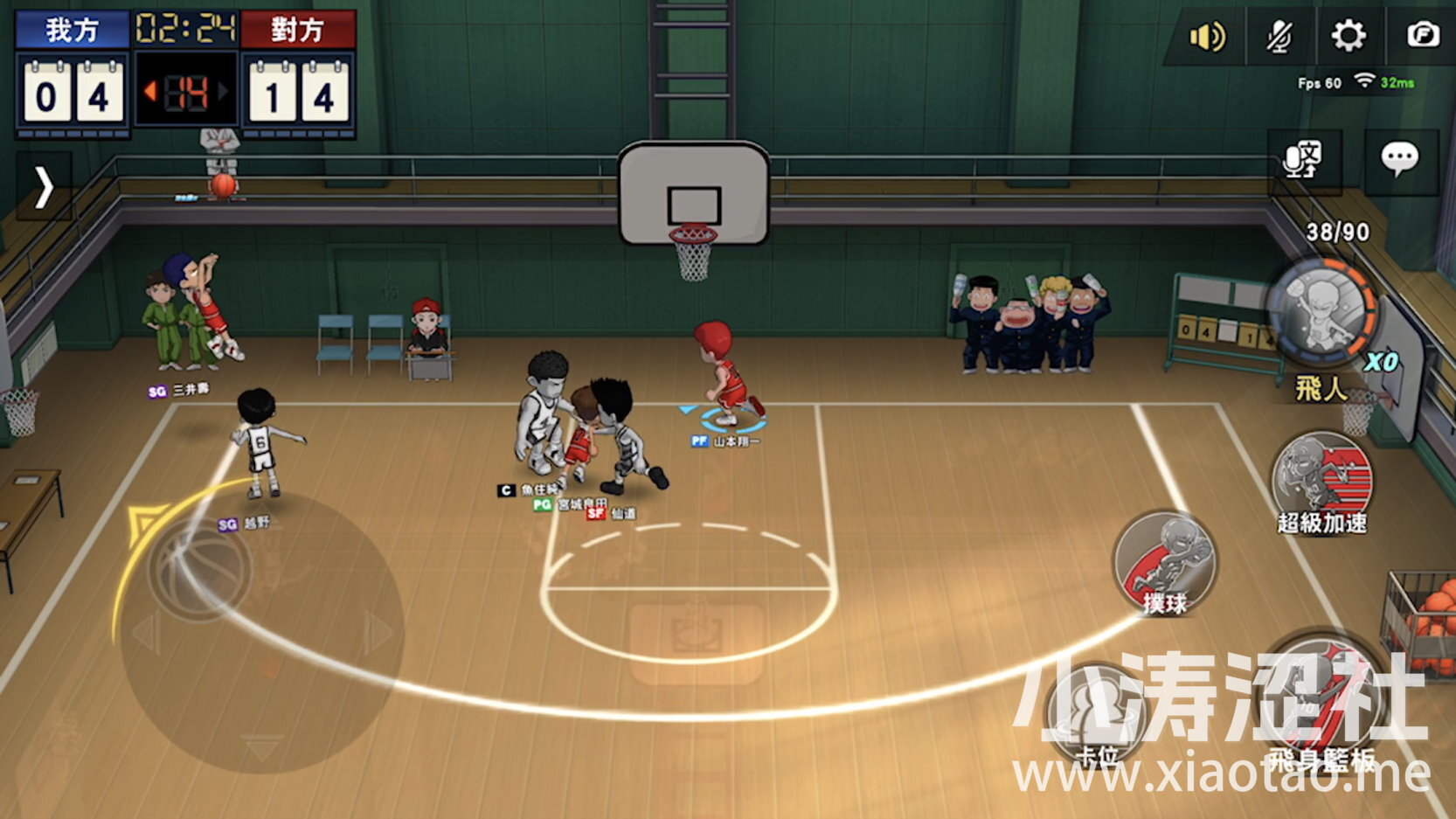The height and width of the screenshot is (819, 1456).
Task: Tap the 卡位 box-out button
Action: (1098, 712)
